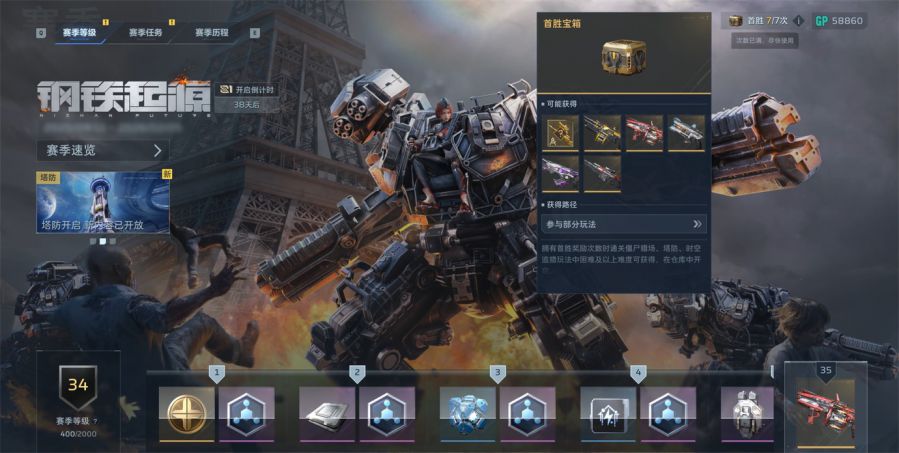Select the 首胜 chest icon in top bar
Screen dimensions: 899x453
[736, 20]
